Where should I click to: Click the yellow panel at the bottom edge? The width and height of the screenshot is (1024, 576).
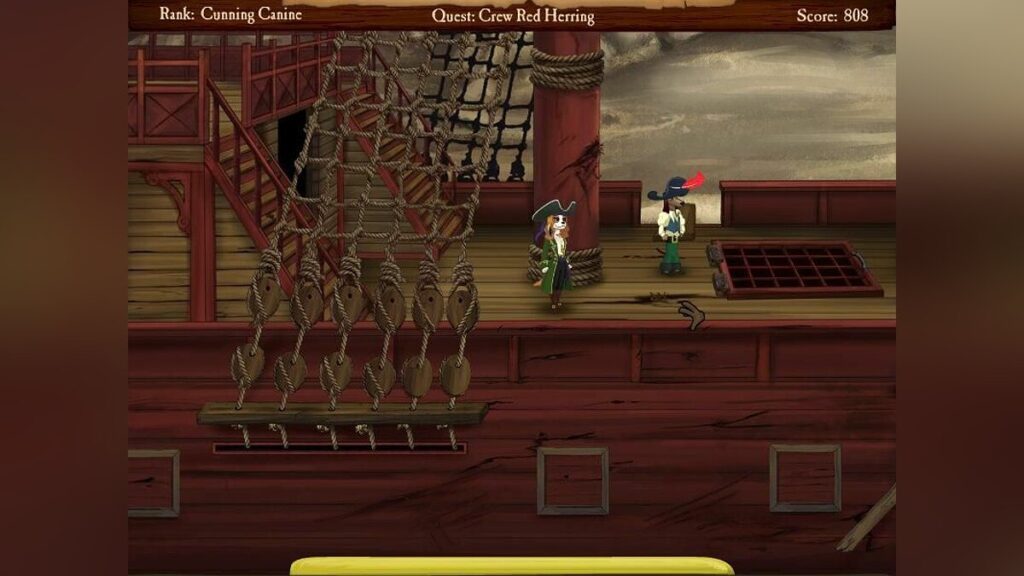click(x=512, y=566)
